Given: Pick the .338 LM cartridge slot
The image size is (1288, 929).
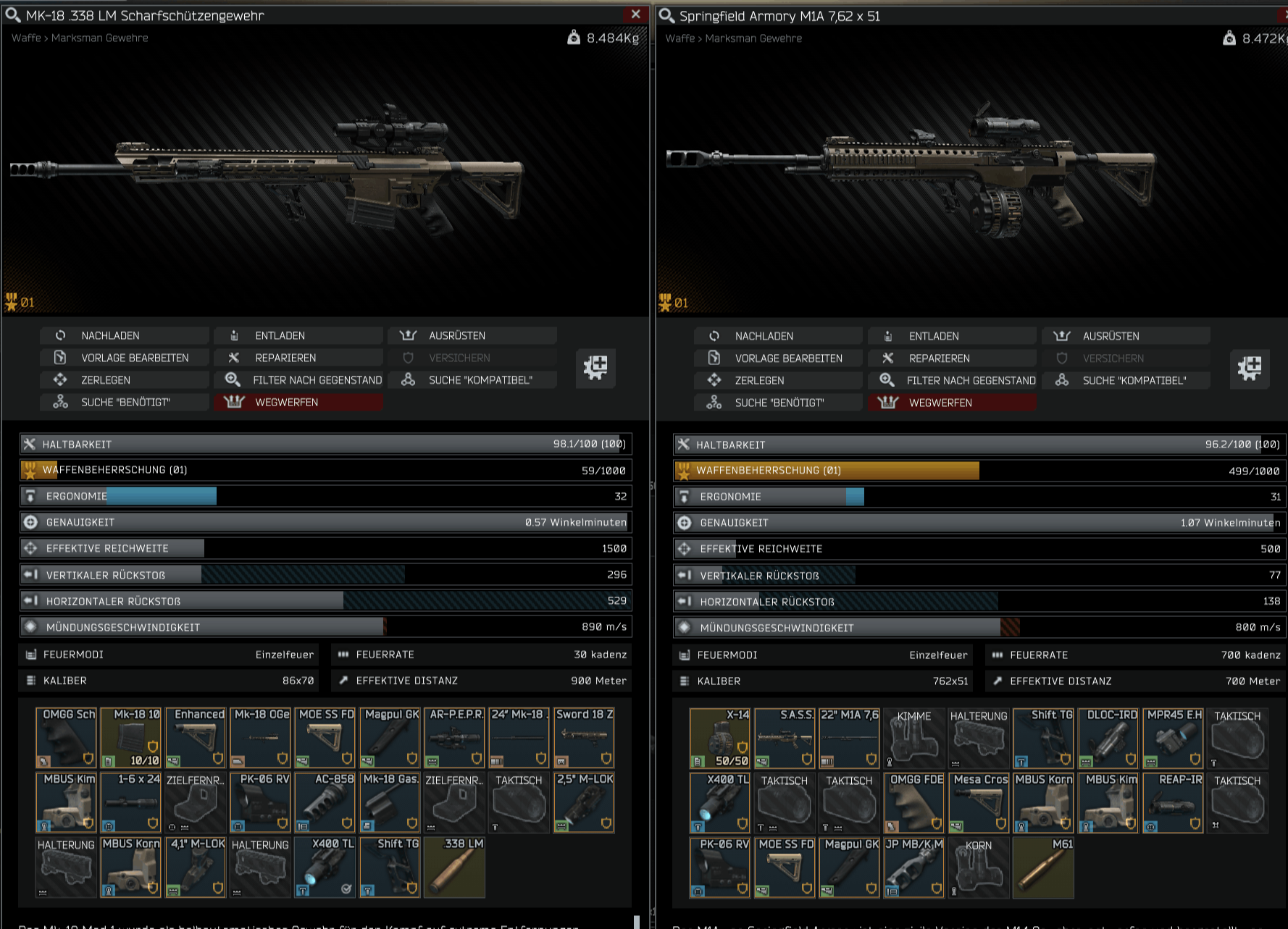Looking at the screenshot, I should [x=455, y=867].
